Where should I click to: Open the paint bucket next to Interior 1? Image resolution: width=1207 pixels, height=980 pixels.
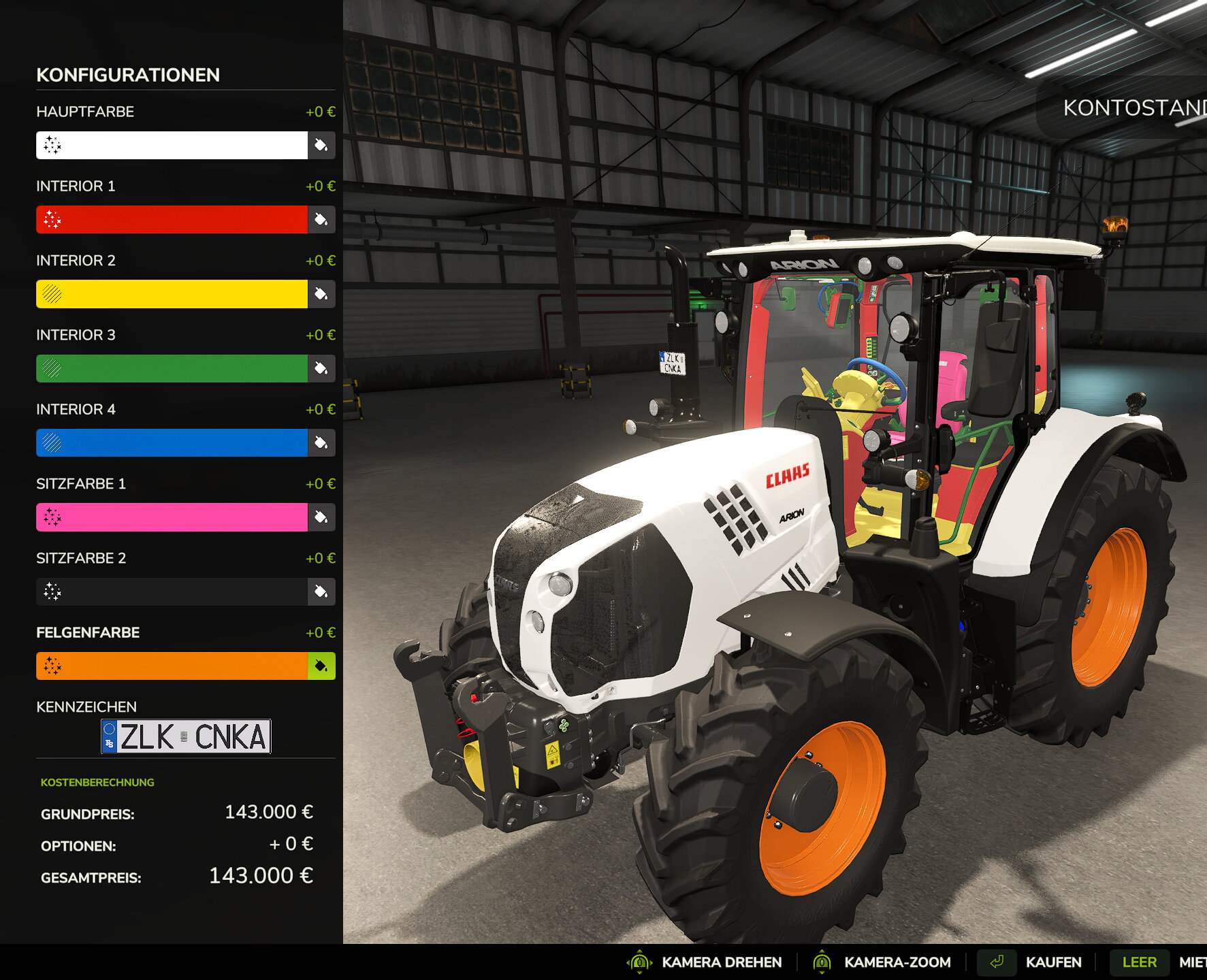321,219
